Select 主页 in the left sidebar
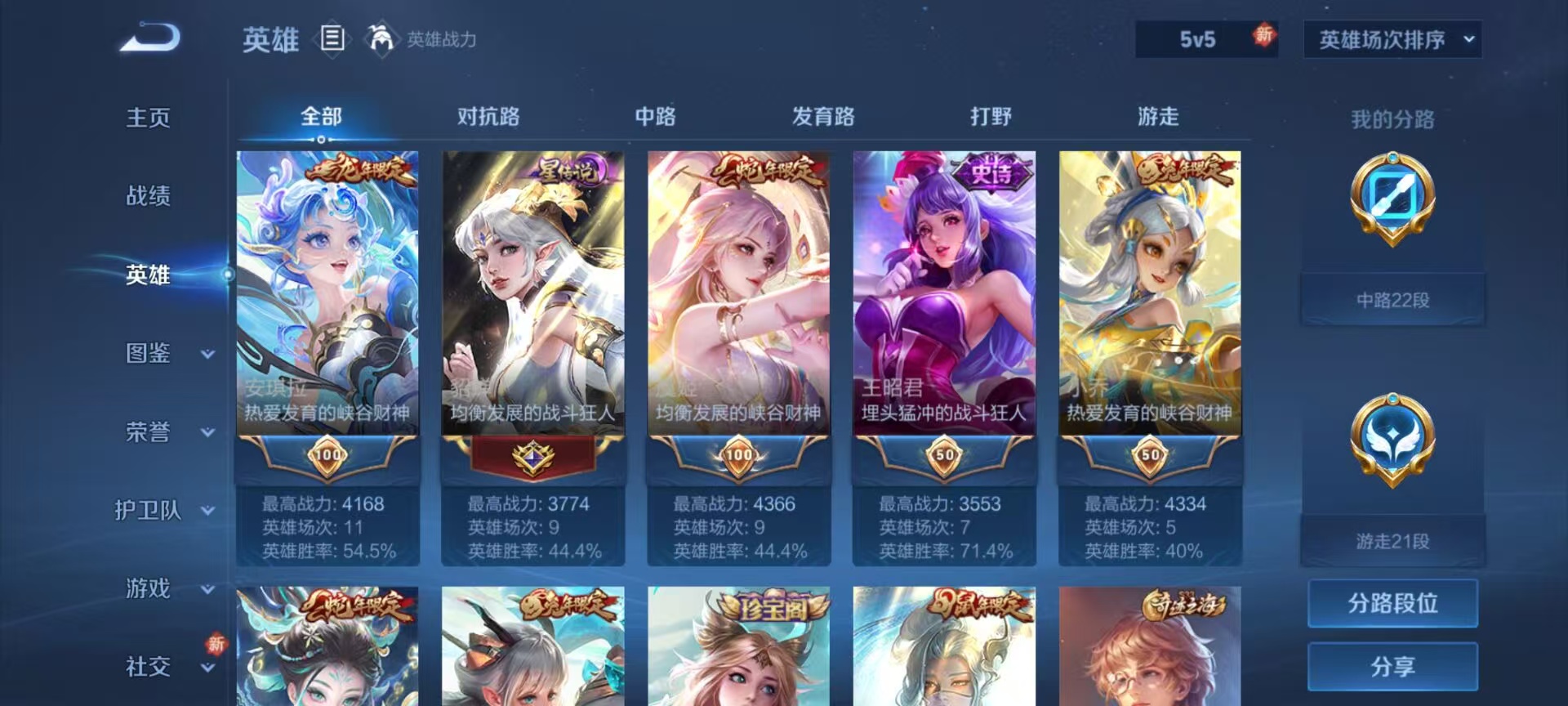The width and height of the screenshot is (1568, 706). (x=147, y=118)
